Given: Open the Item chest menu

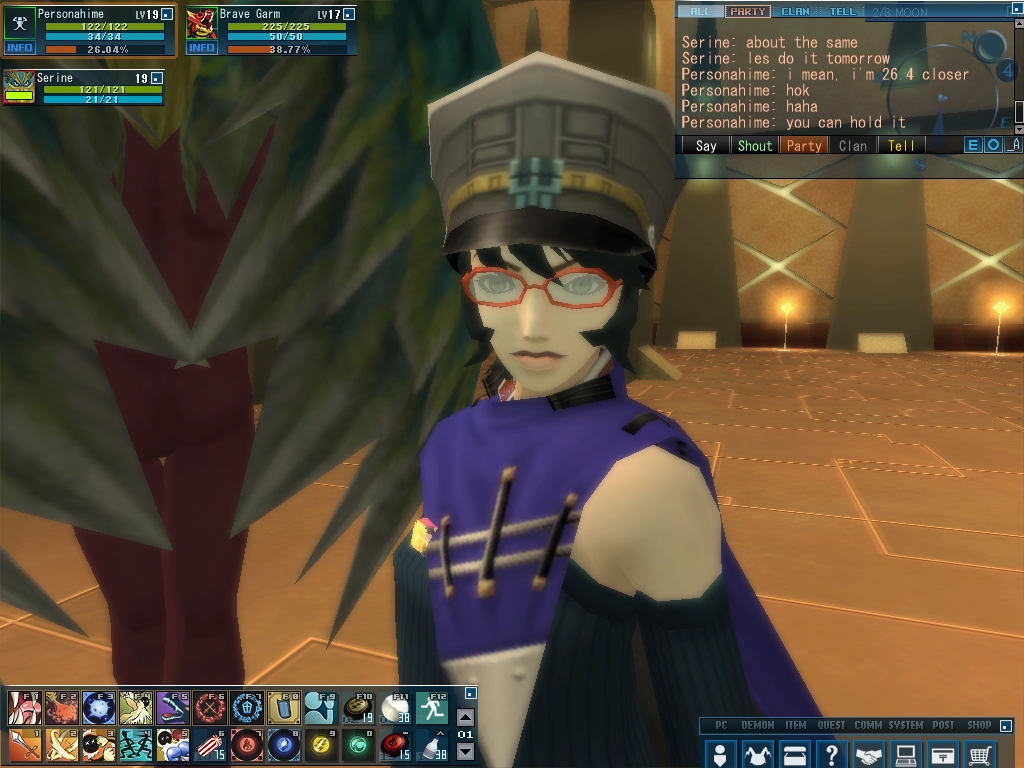Looking at the screenshot, I should click(x=794, y=753).
